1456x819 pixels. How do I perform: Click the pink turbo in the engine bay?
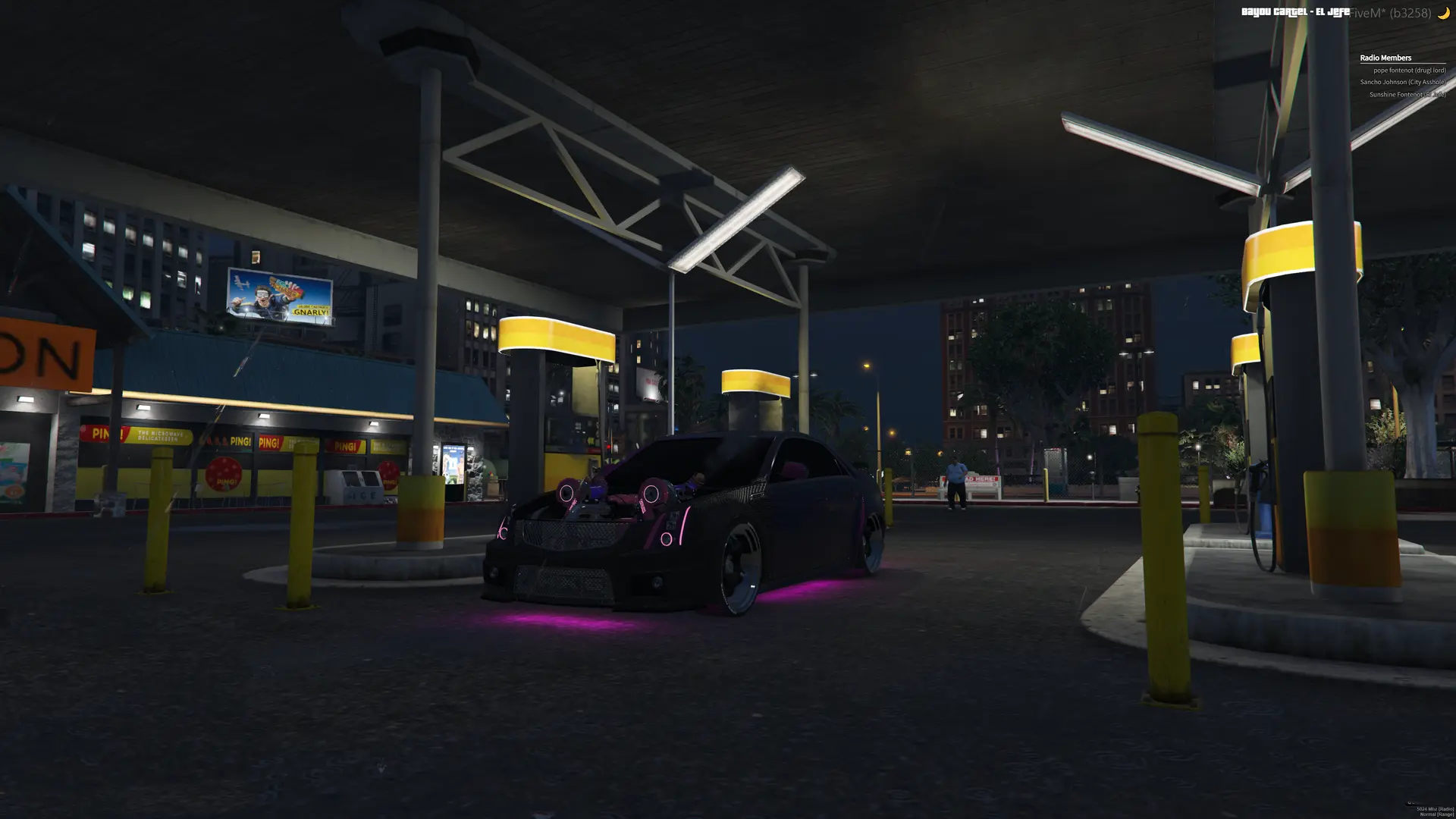coord(654,493)
